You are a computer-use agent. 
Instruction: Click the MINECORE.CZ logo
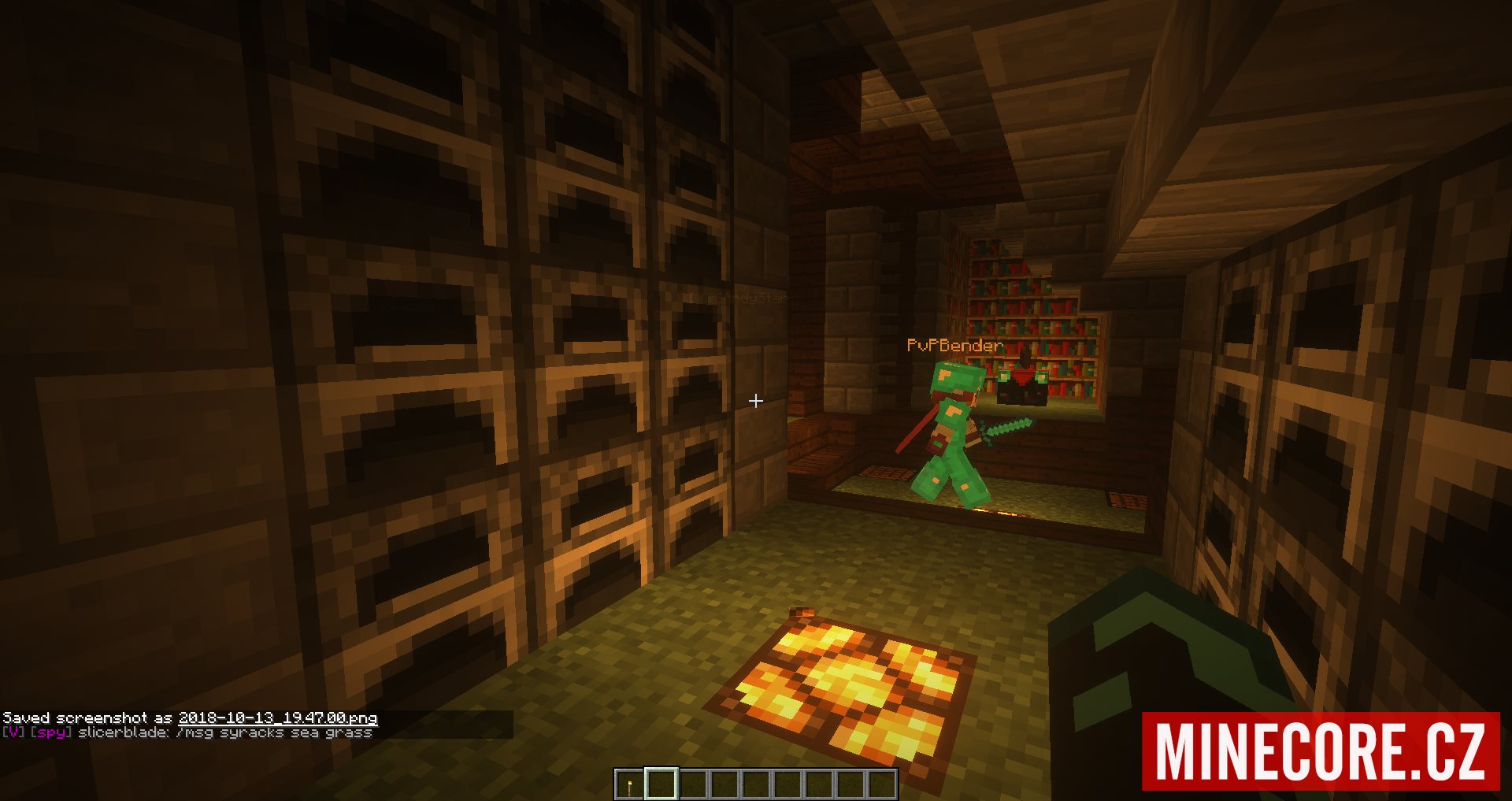coord(1321,751)
